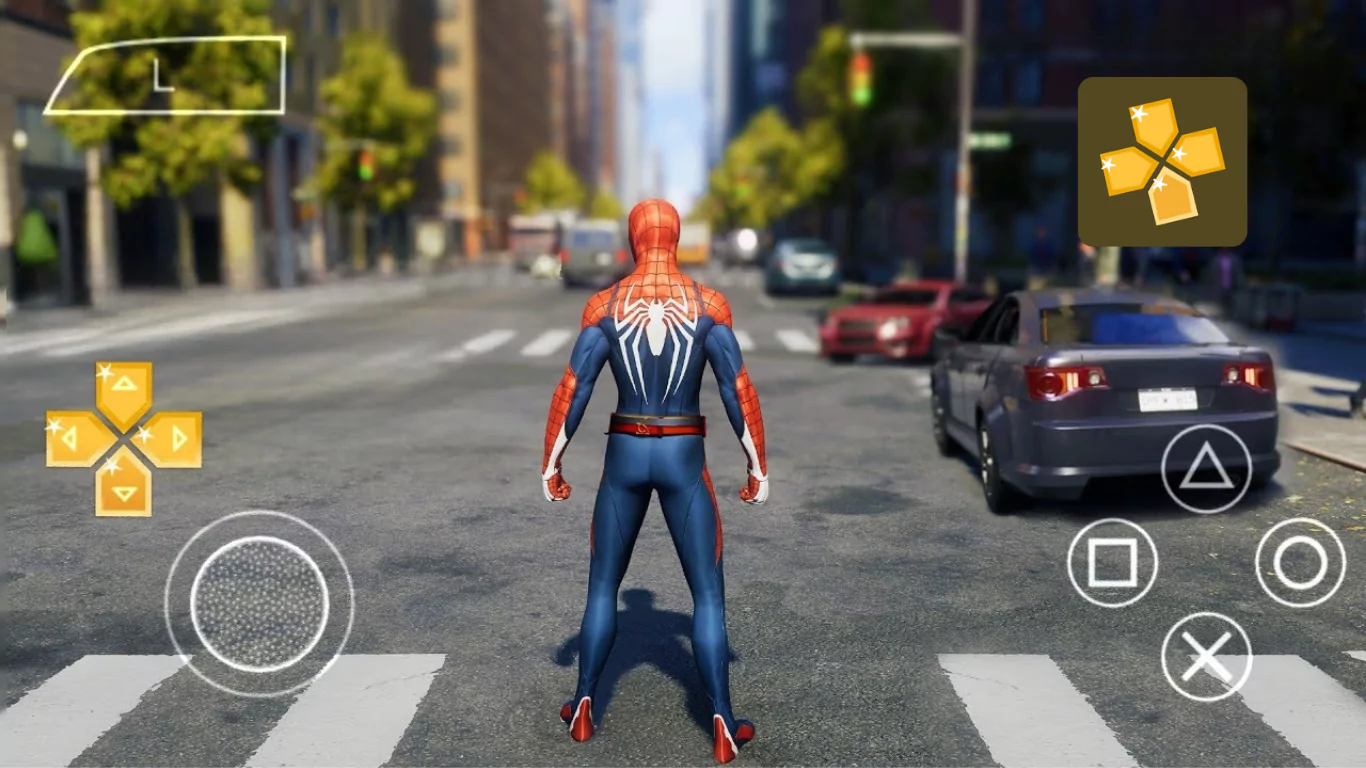Screen dimensions: 1366x768
Task: Touch the virtual analog stick
Action: [259, 604]
